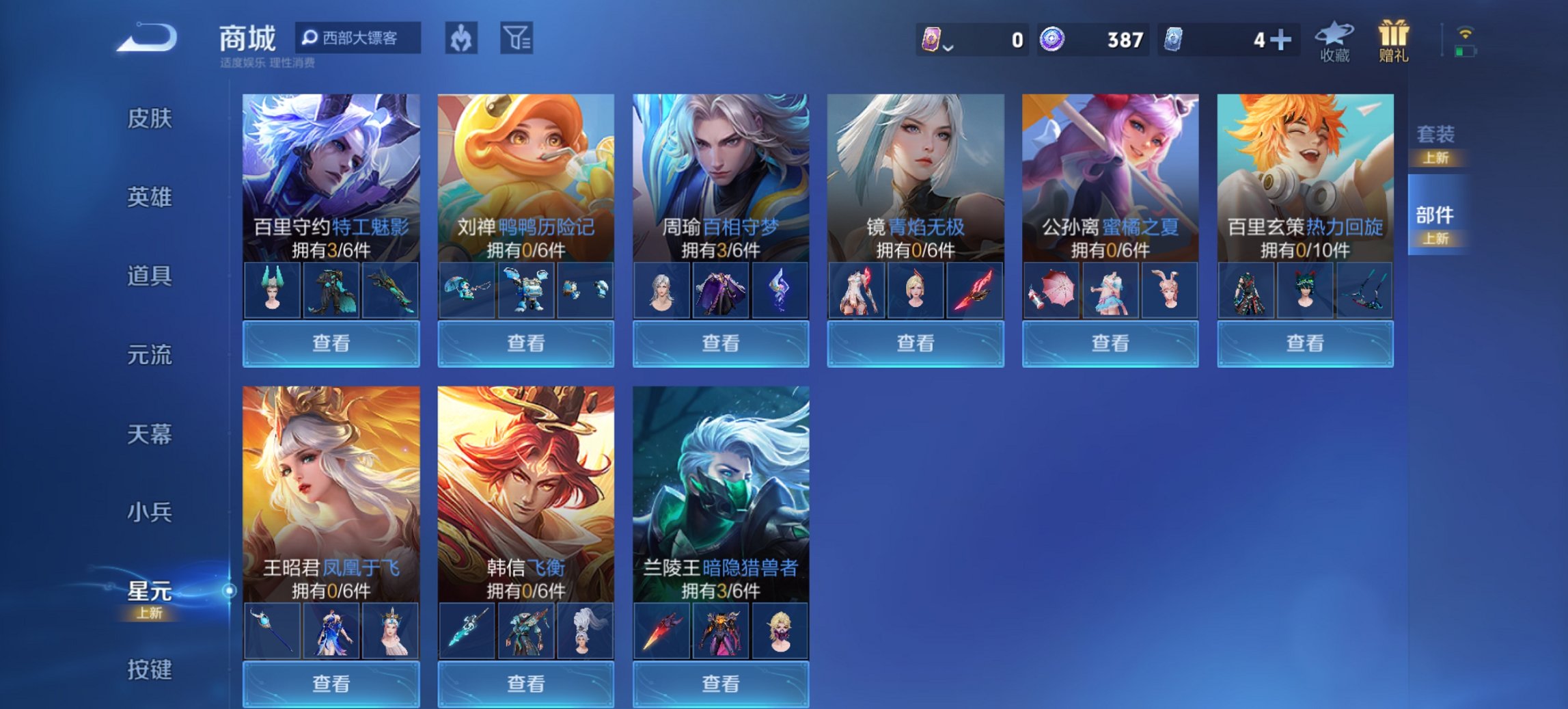Click 查看 under 刘禅鸭鸭历险记

tap(526, 343)
